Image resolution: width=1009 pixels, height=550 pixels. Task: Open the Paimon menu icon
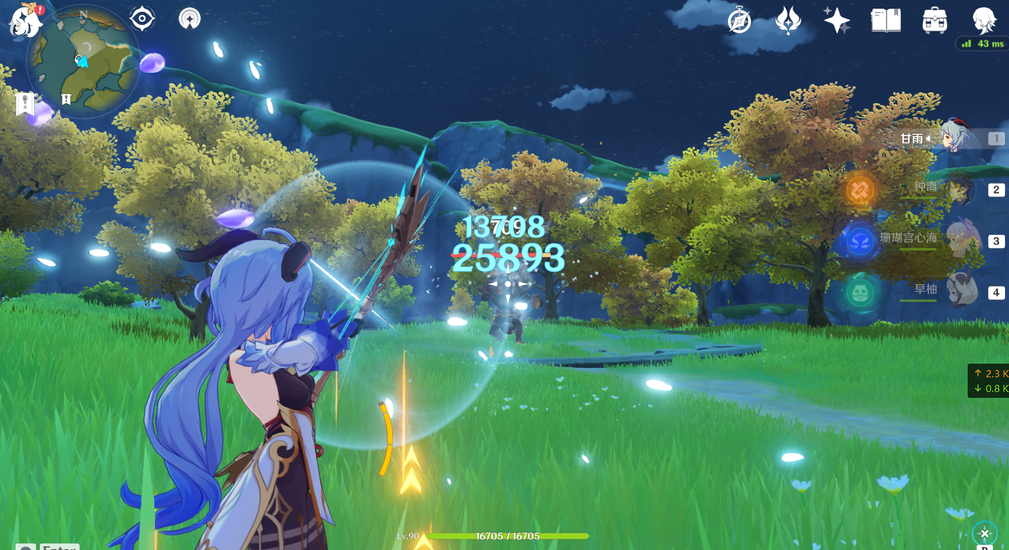[x=23, y=20]
